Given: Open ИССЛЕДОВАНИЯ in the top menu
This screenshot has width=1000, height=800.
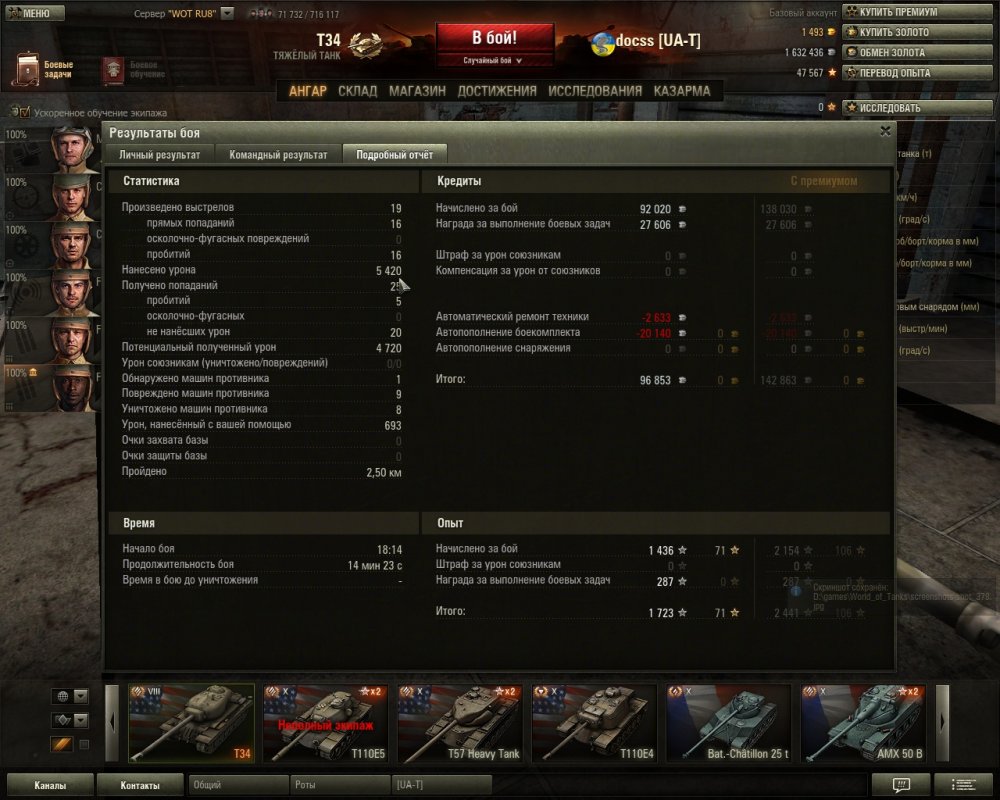Looking at the screenshot, I should pos(595,91).
